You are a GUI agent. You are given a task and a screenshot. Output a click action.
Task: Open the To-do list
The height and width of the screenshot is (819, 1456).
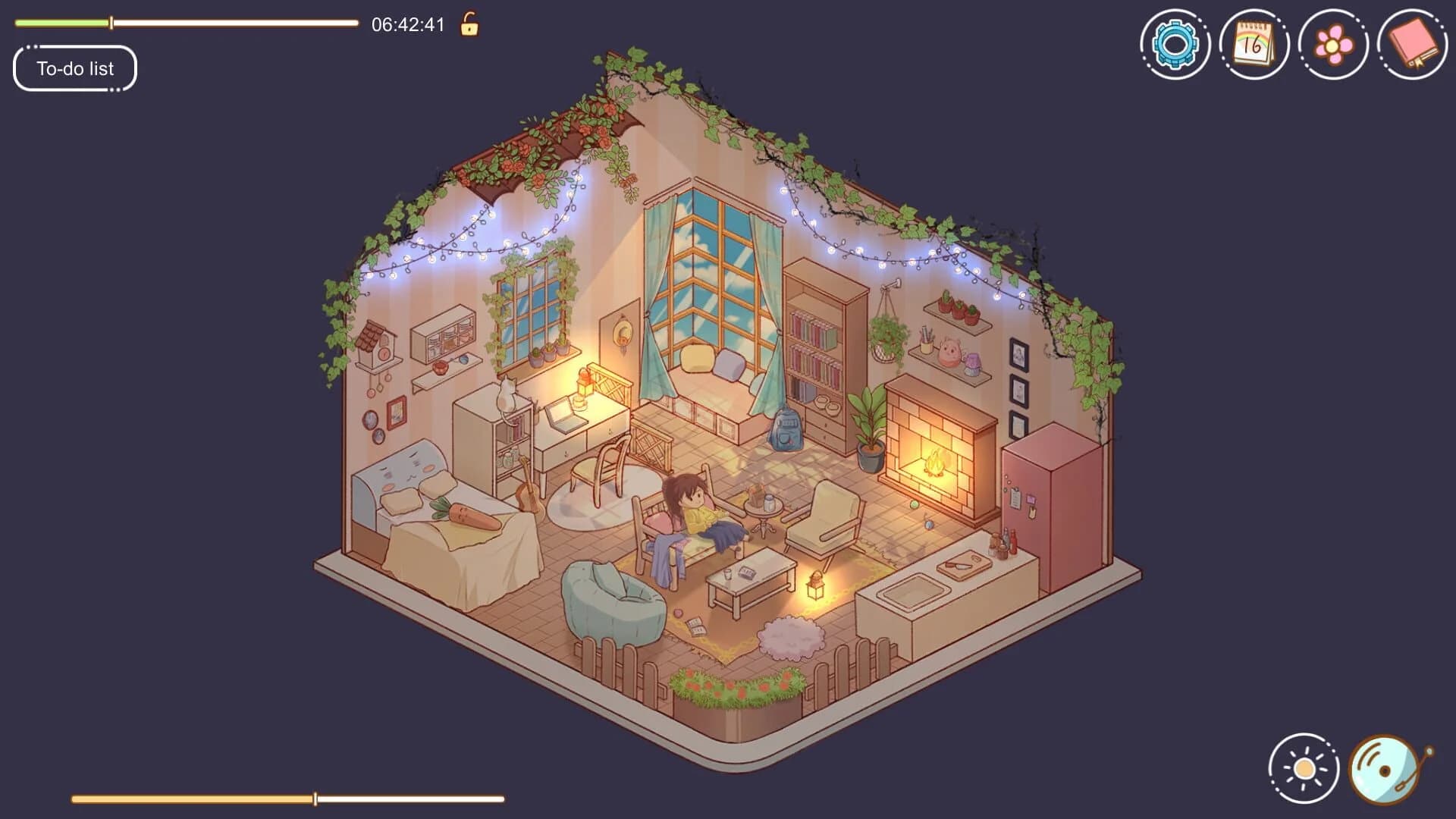click(x=74, y=68)
